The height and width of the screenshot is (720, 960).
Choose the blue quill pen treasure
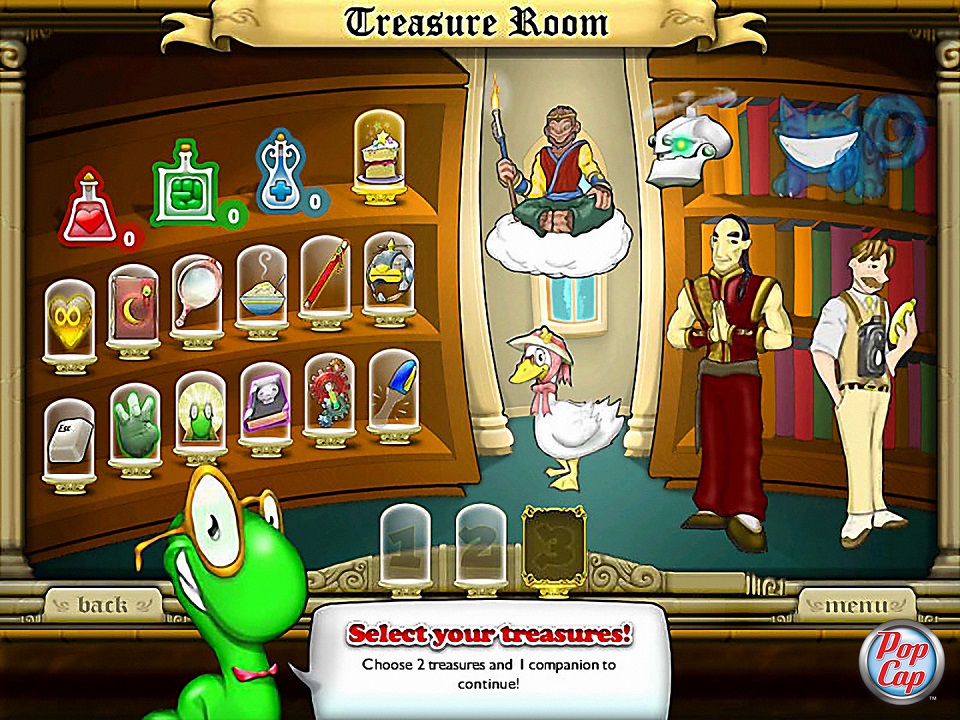(x=393, y=391)
